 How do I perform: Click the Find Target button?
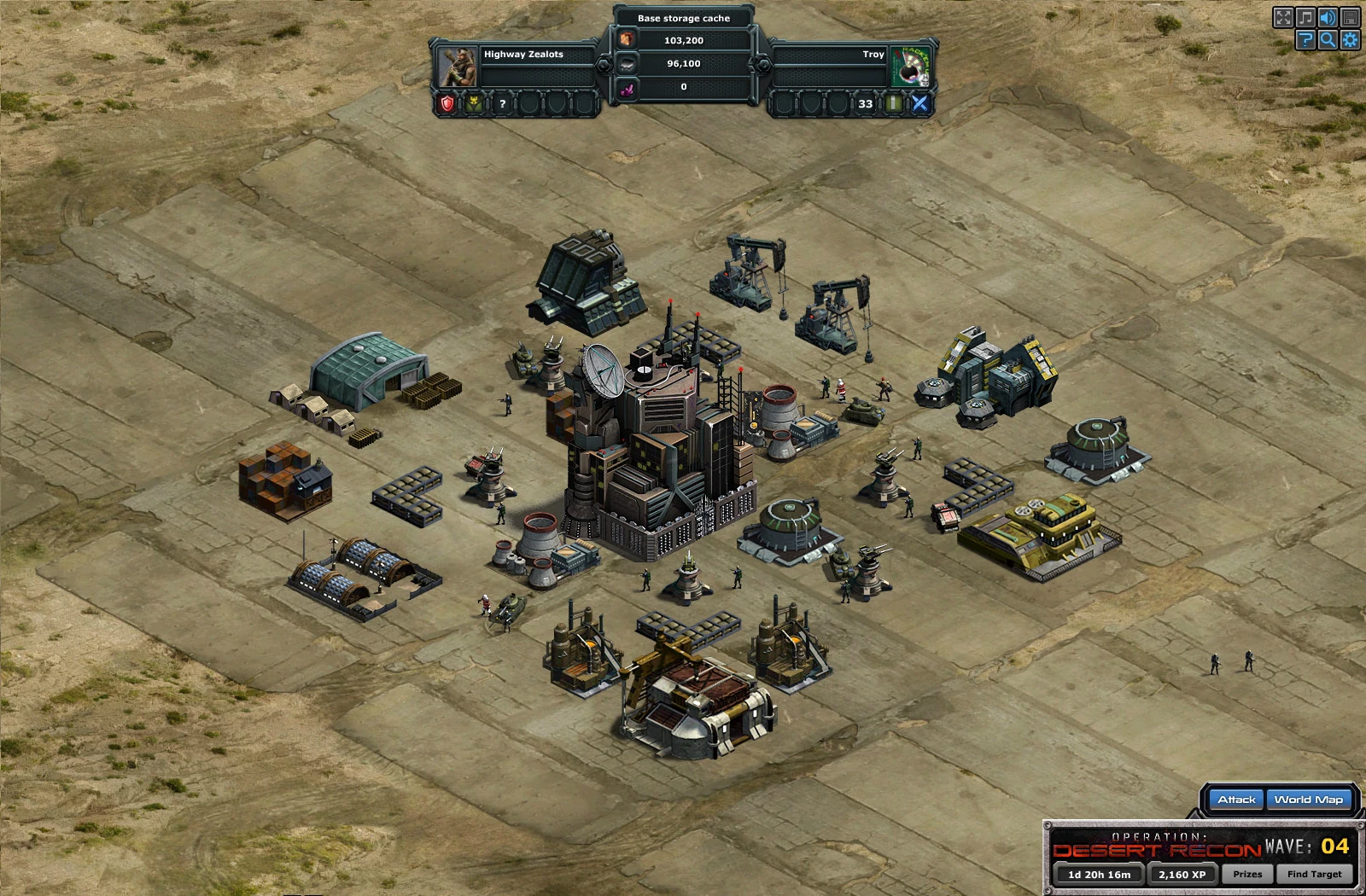coord(1314,874)
